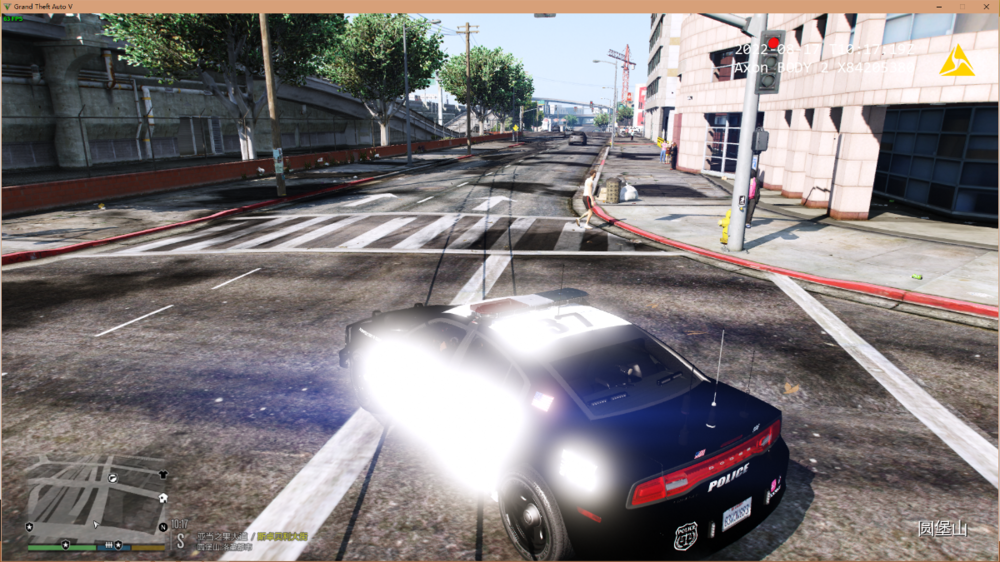Close the Grand Theft Auto V window

click(x=986, y=6)
